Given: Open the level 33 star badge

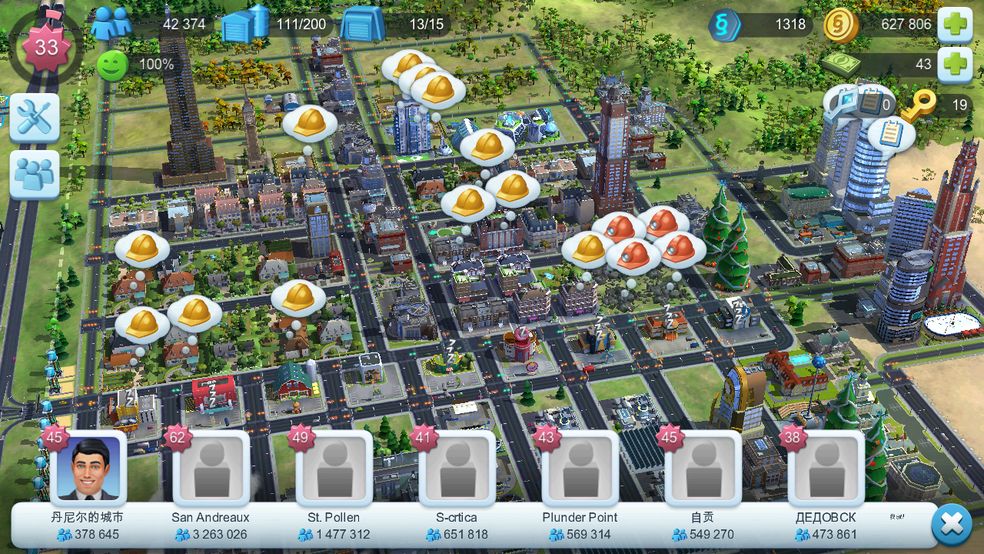Looking at the screenshot, I should pyautogui.click(x=46, y=46).
